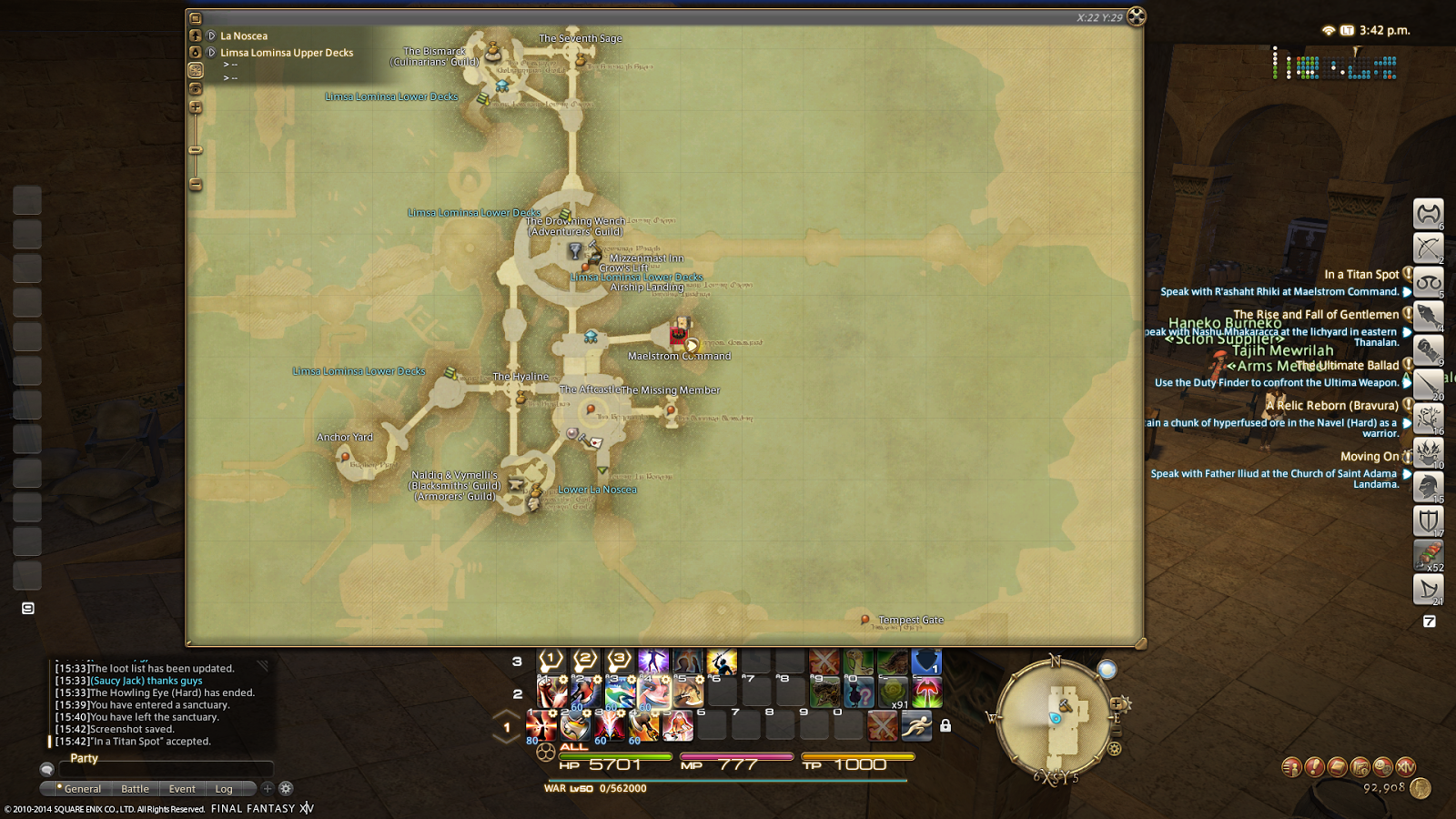This screenshot has width=1456, height=819.
Task: Click the aetheryte droplet icon on the map toolbar
Action: [196, 53]
